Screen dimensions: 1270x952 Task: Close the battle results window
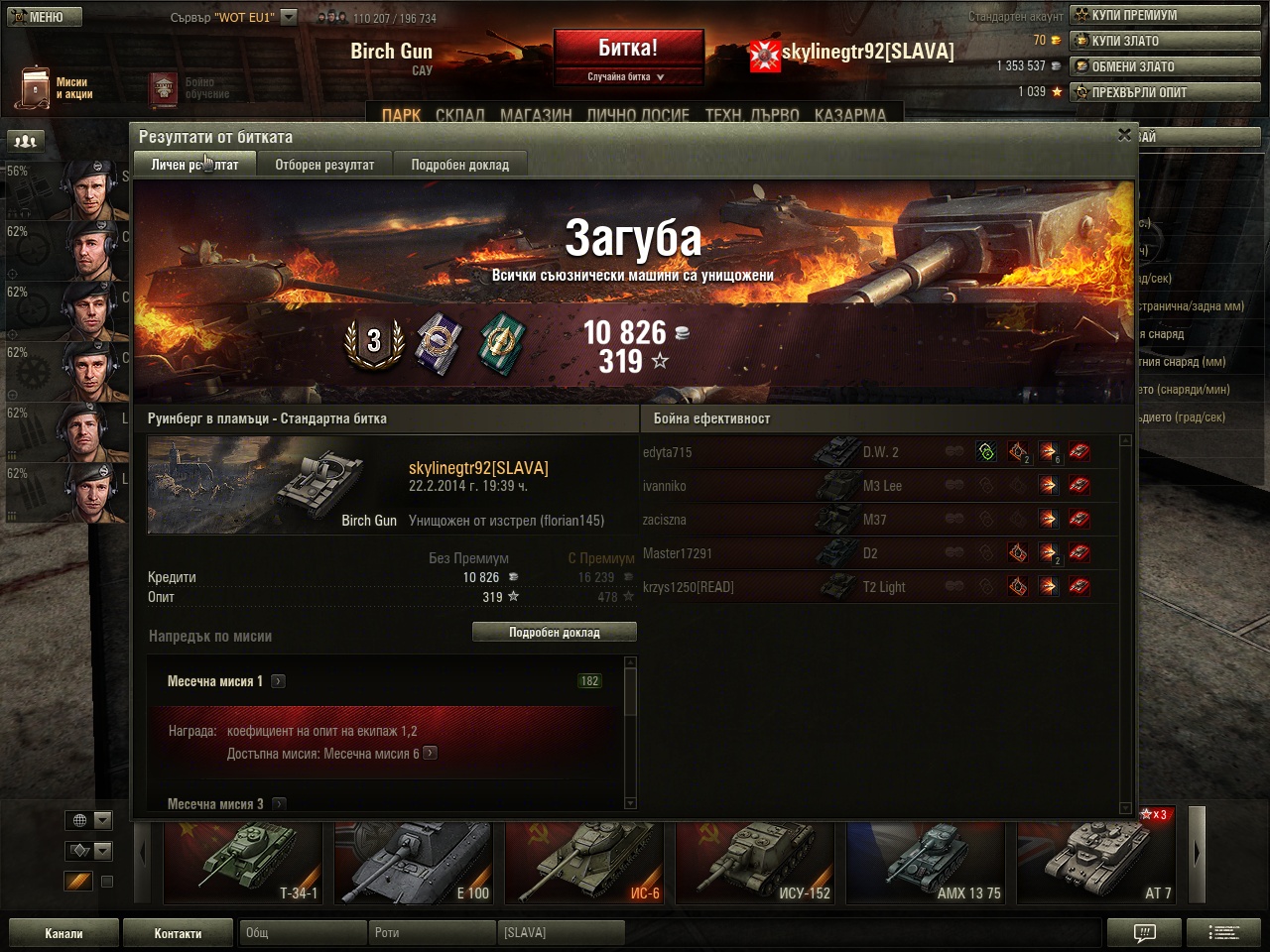pos(1124,135)
